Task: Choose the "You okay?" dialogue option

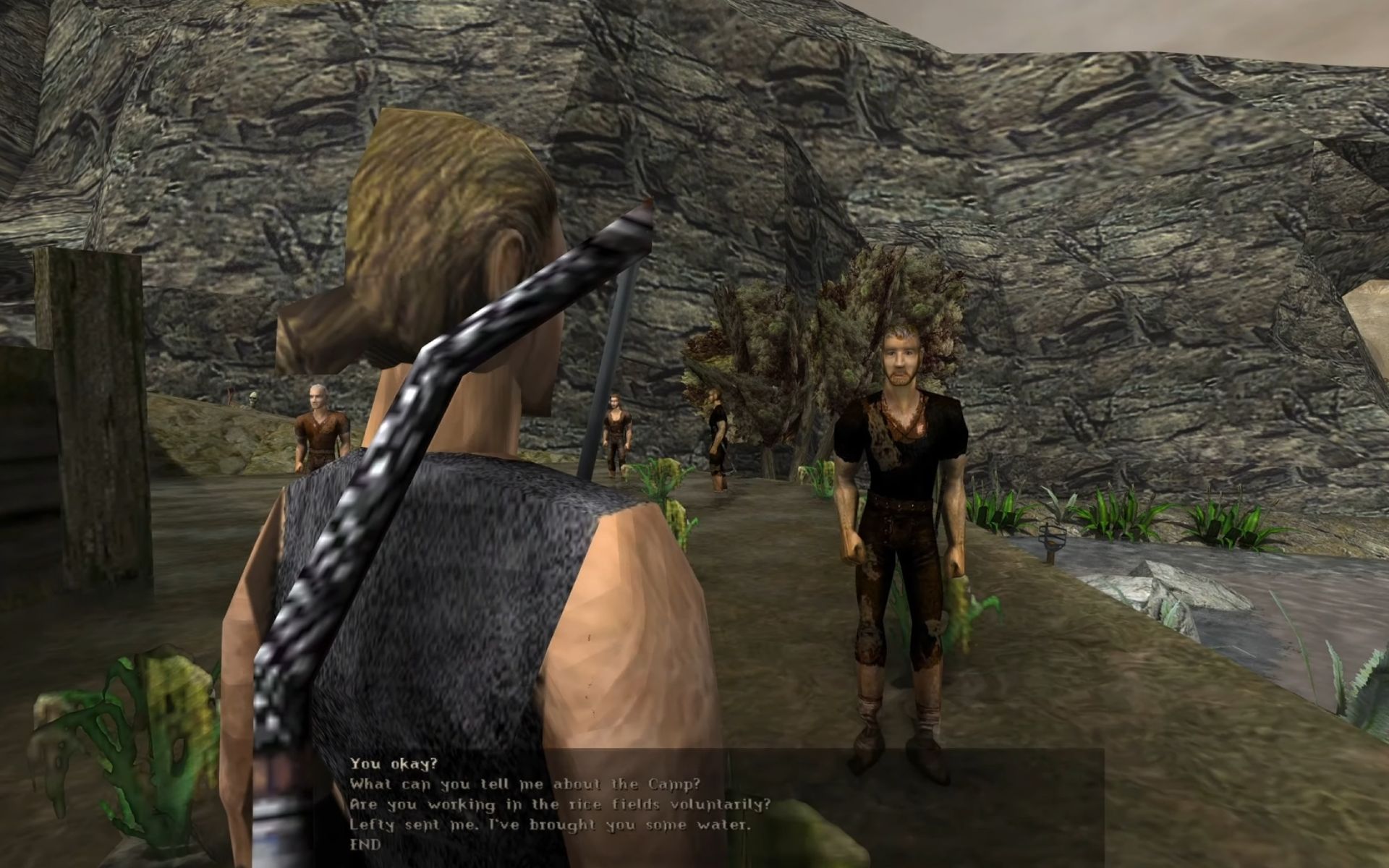Action: tap(394, 763)
